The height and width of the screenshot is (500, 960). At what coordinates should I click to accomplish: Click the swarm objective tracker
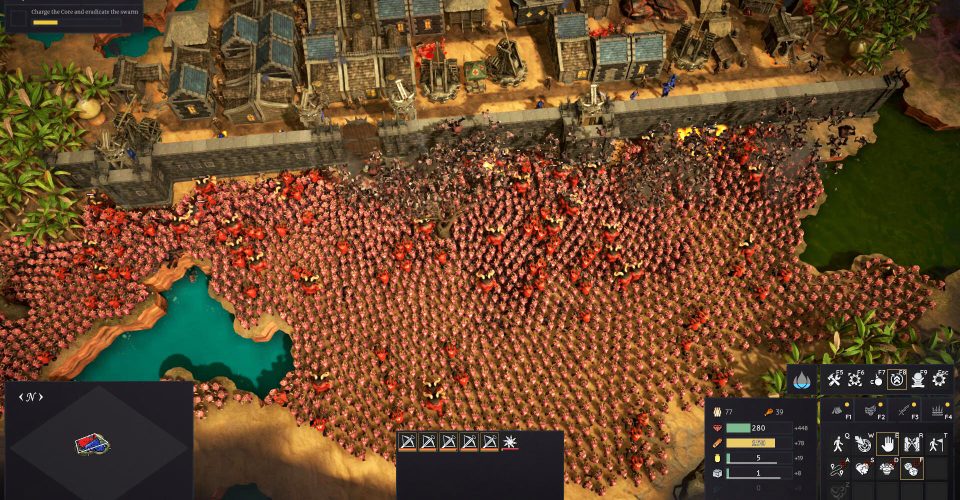click(x=70, y=14)
